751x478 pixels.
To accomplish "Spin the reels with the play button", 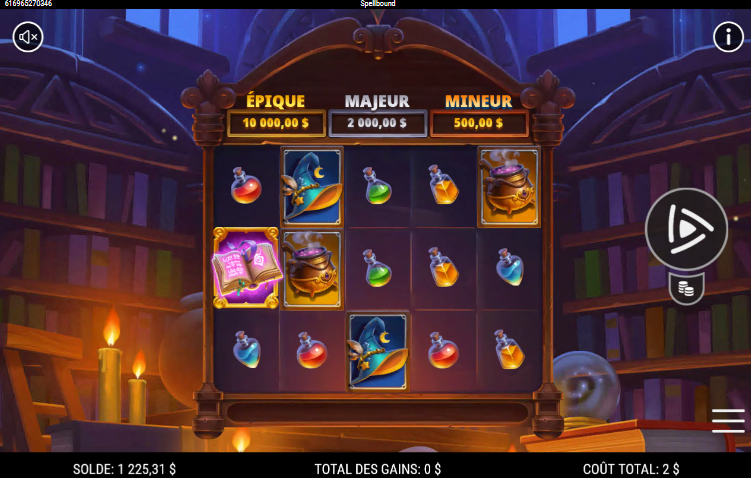I will pos(686,229).
